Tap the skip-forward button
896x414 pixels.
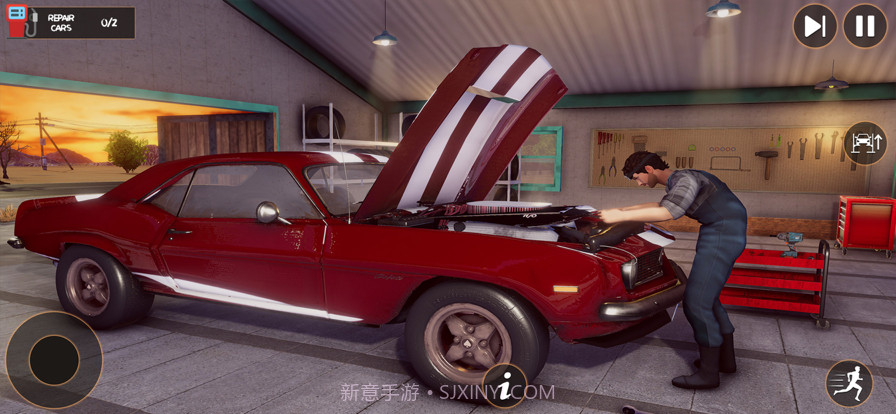(815, 26)
